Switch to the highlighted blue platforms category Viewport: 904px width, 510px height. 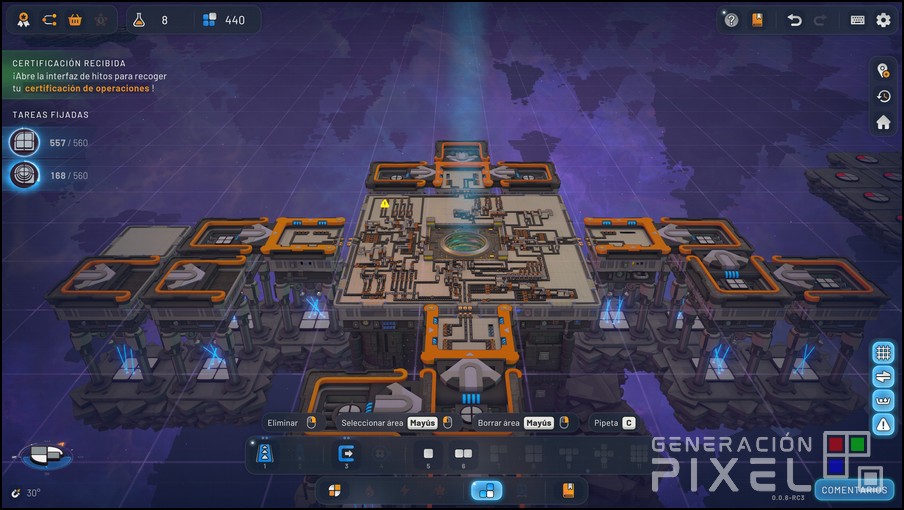486,490
